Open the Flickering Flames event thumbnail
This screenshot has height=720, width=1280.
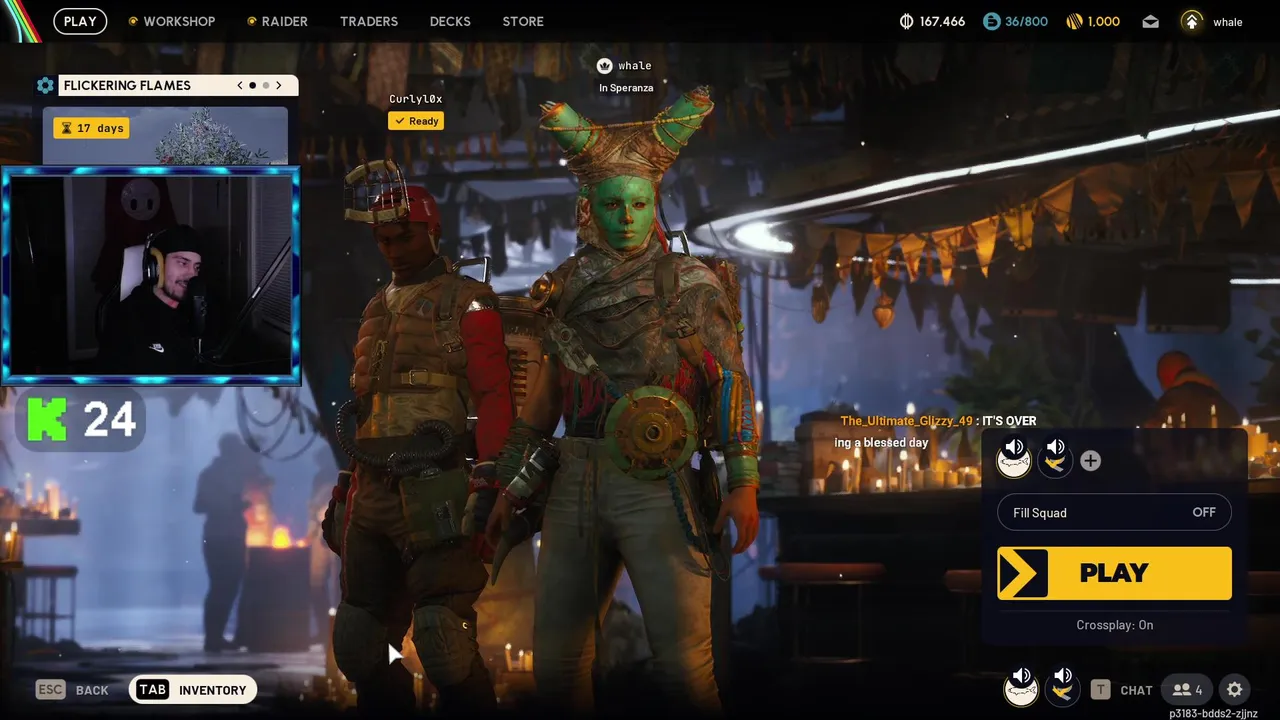(165, 135)
